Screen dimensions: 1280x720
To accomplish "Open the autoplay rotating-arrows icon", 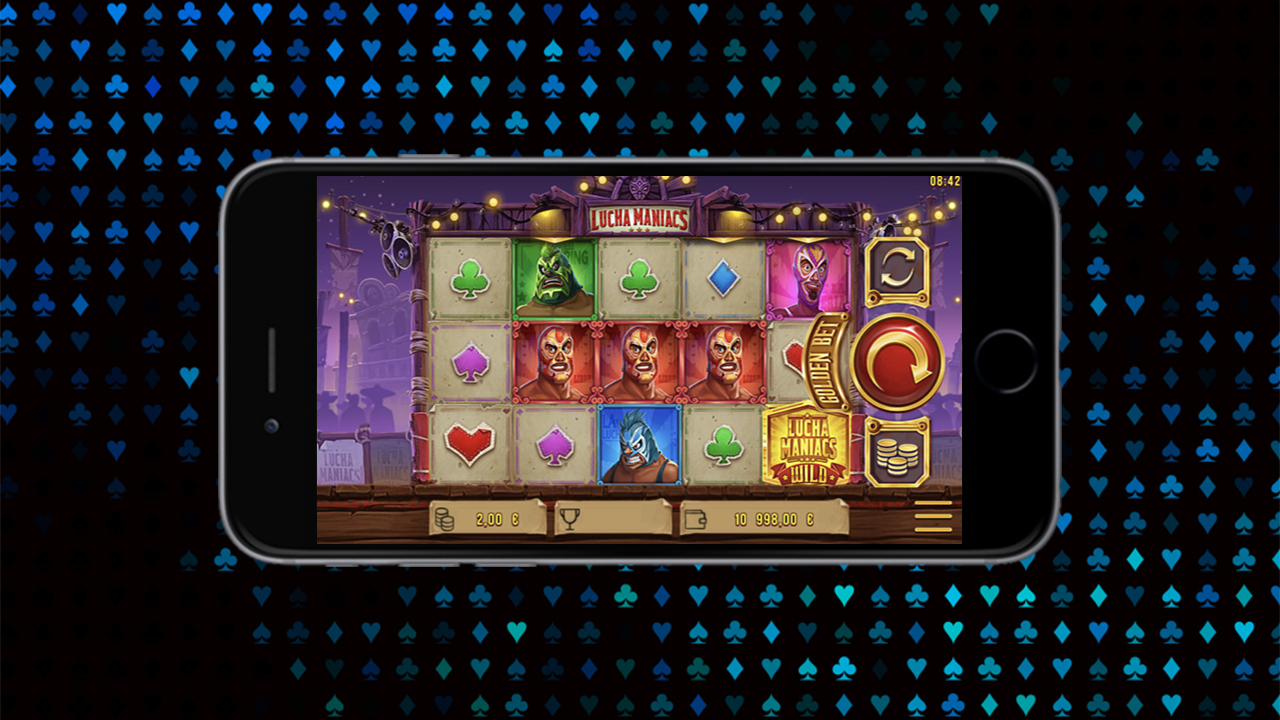I will (897, 266).
